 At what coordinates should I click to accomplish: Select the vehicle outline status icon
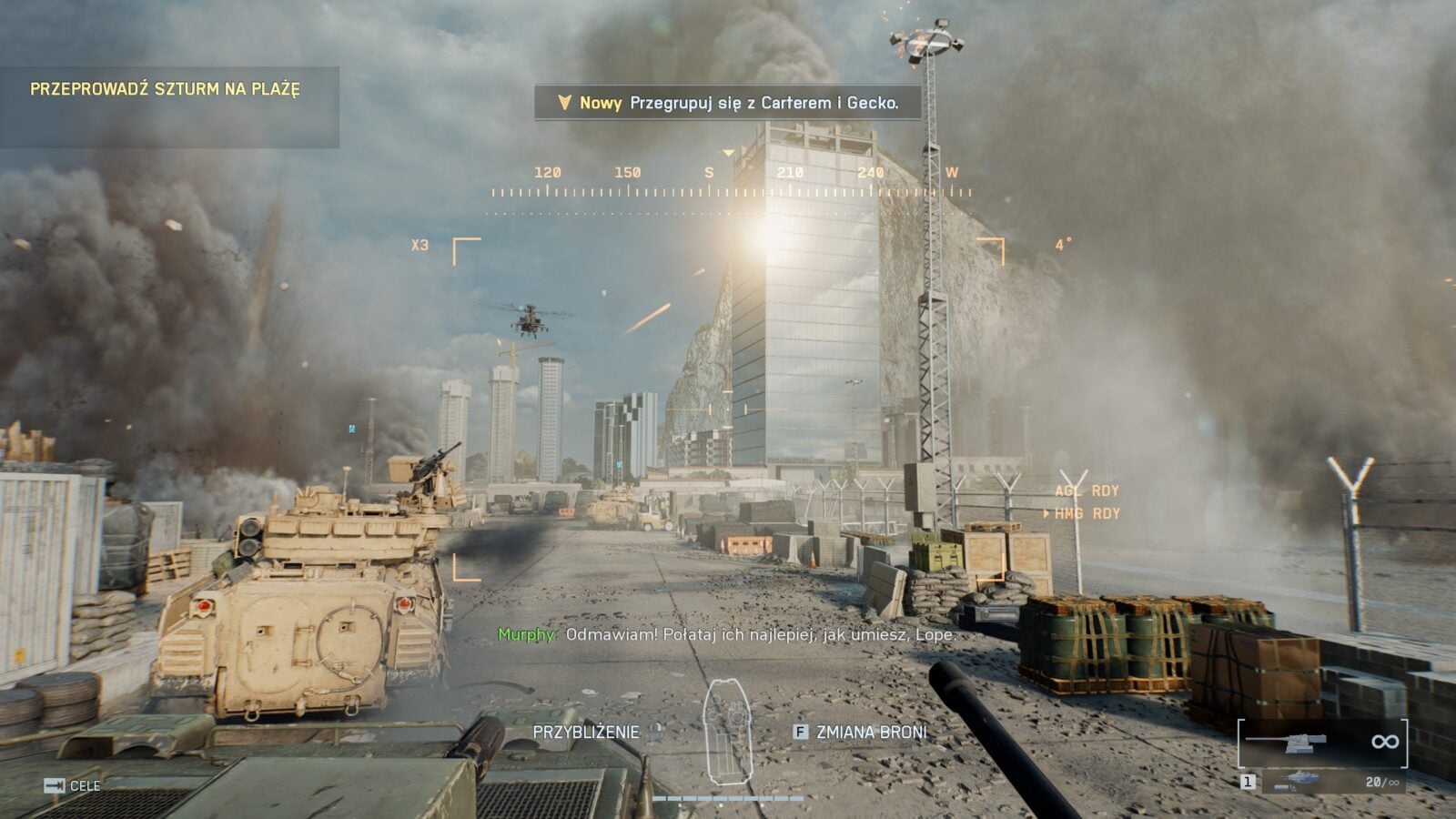pos(728,733)
